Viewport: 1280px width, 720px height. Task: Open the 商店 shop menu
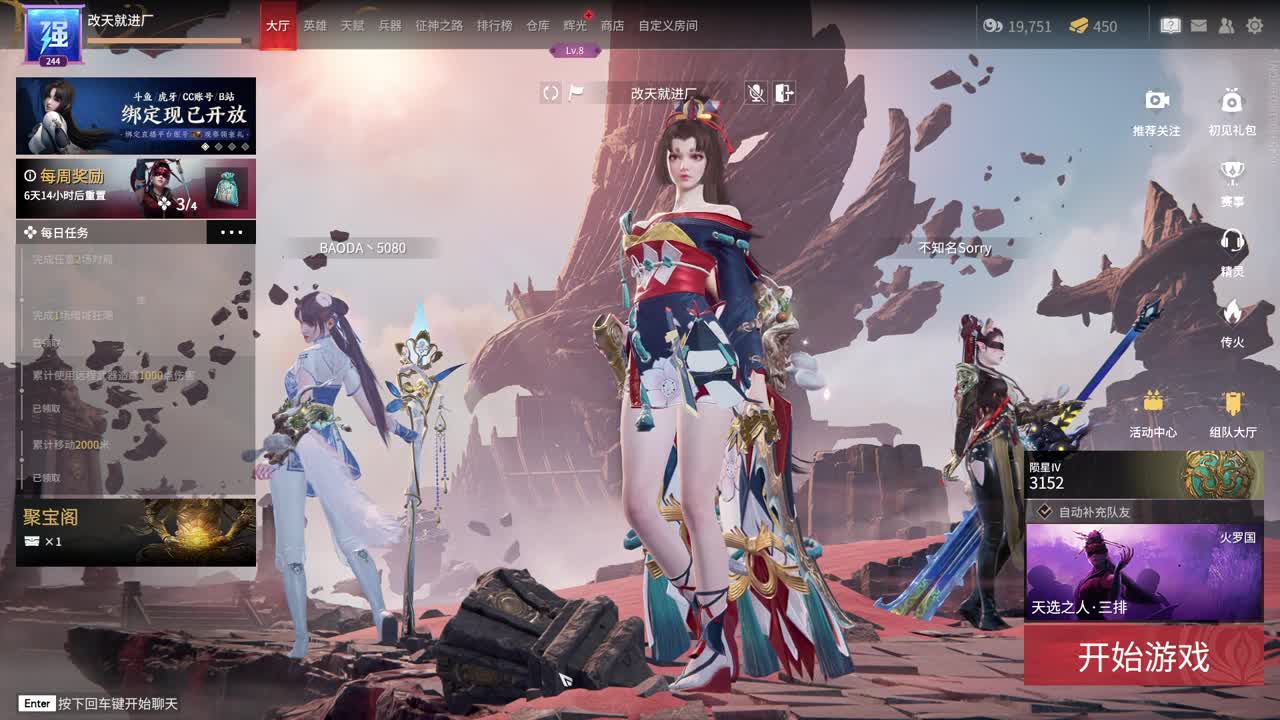coord(611,26)
